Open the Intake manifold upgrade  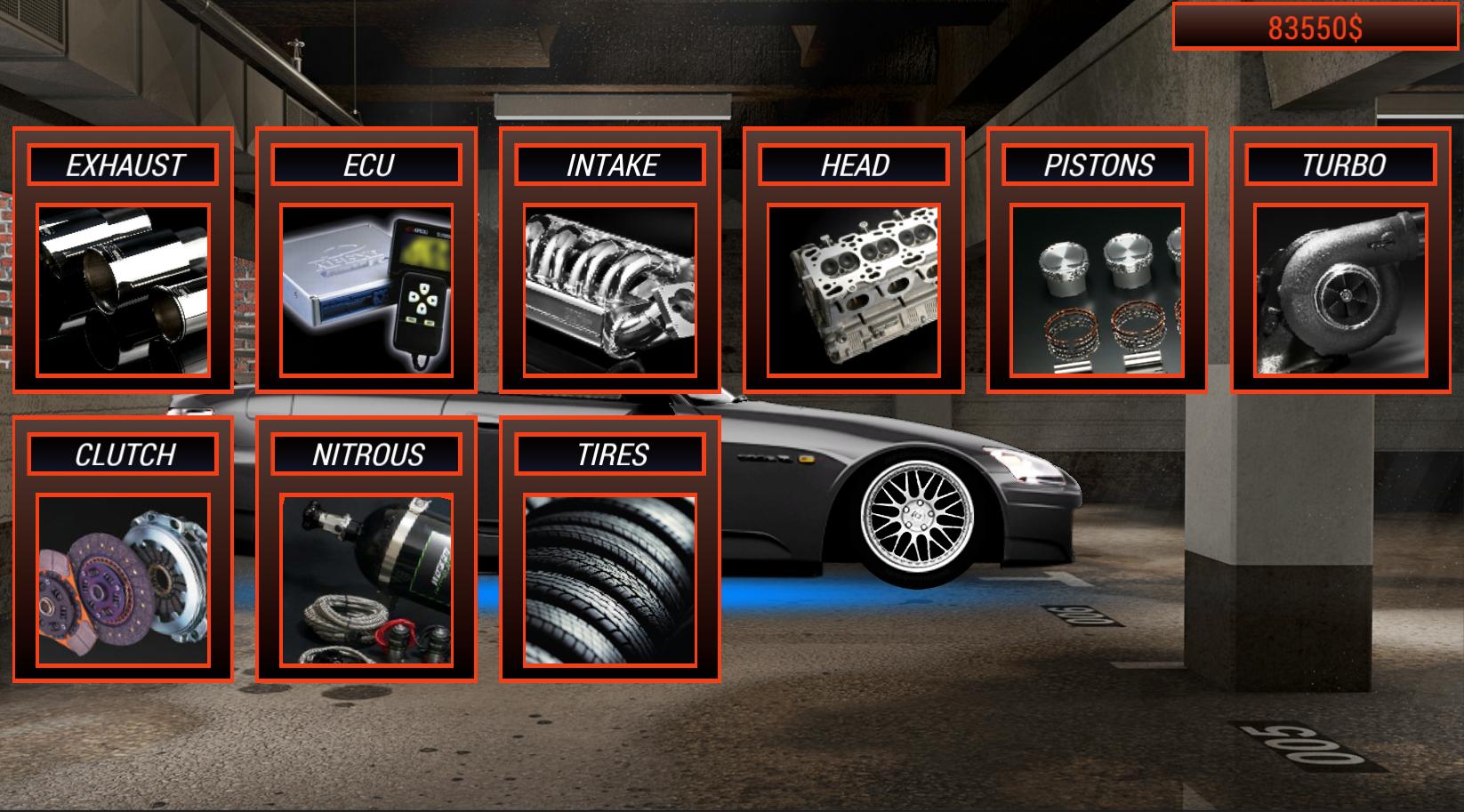click(x=610, y=289)
